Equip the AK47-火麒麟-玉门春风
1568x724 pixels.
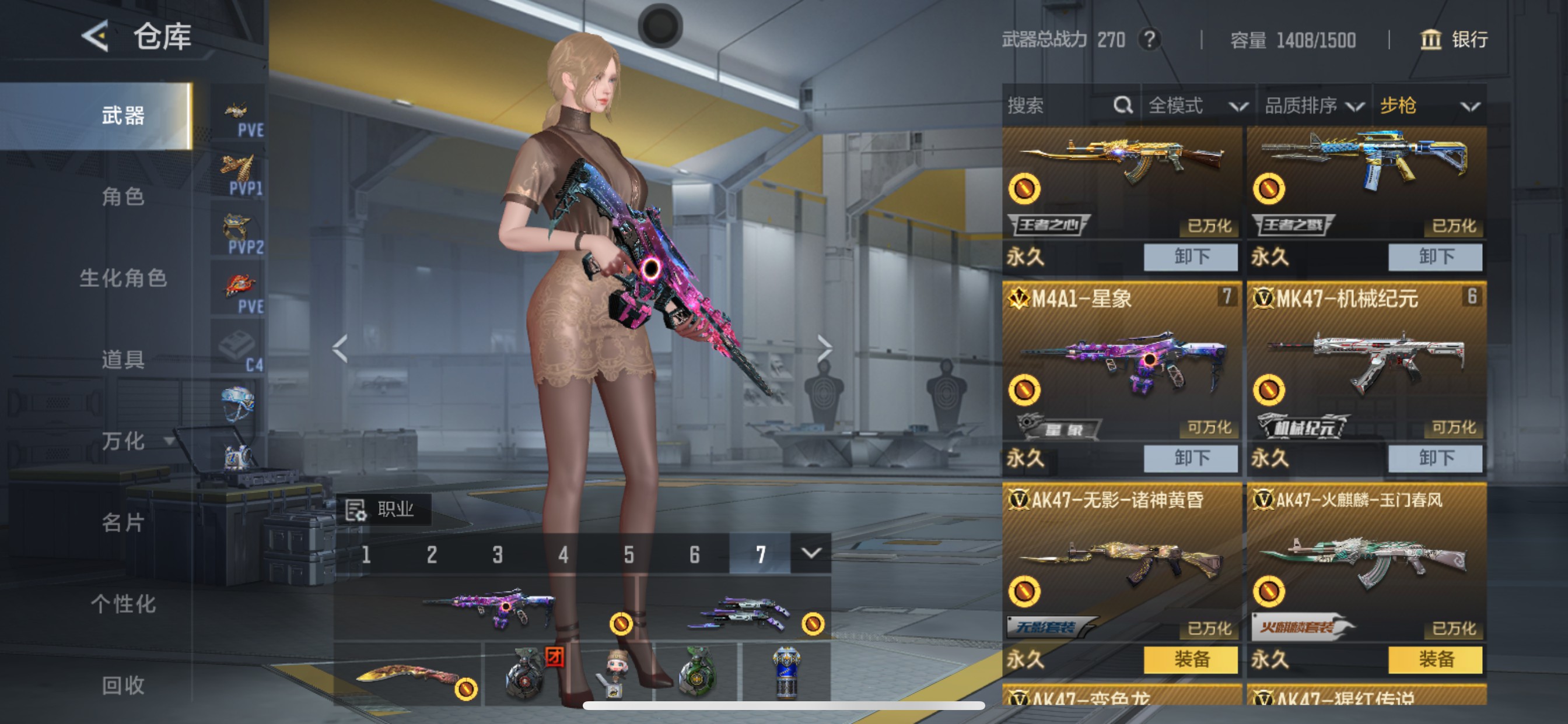tap(1434, 659)
